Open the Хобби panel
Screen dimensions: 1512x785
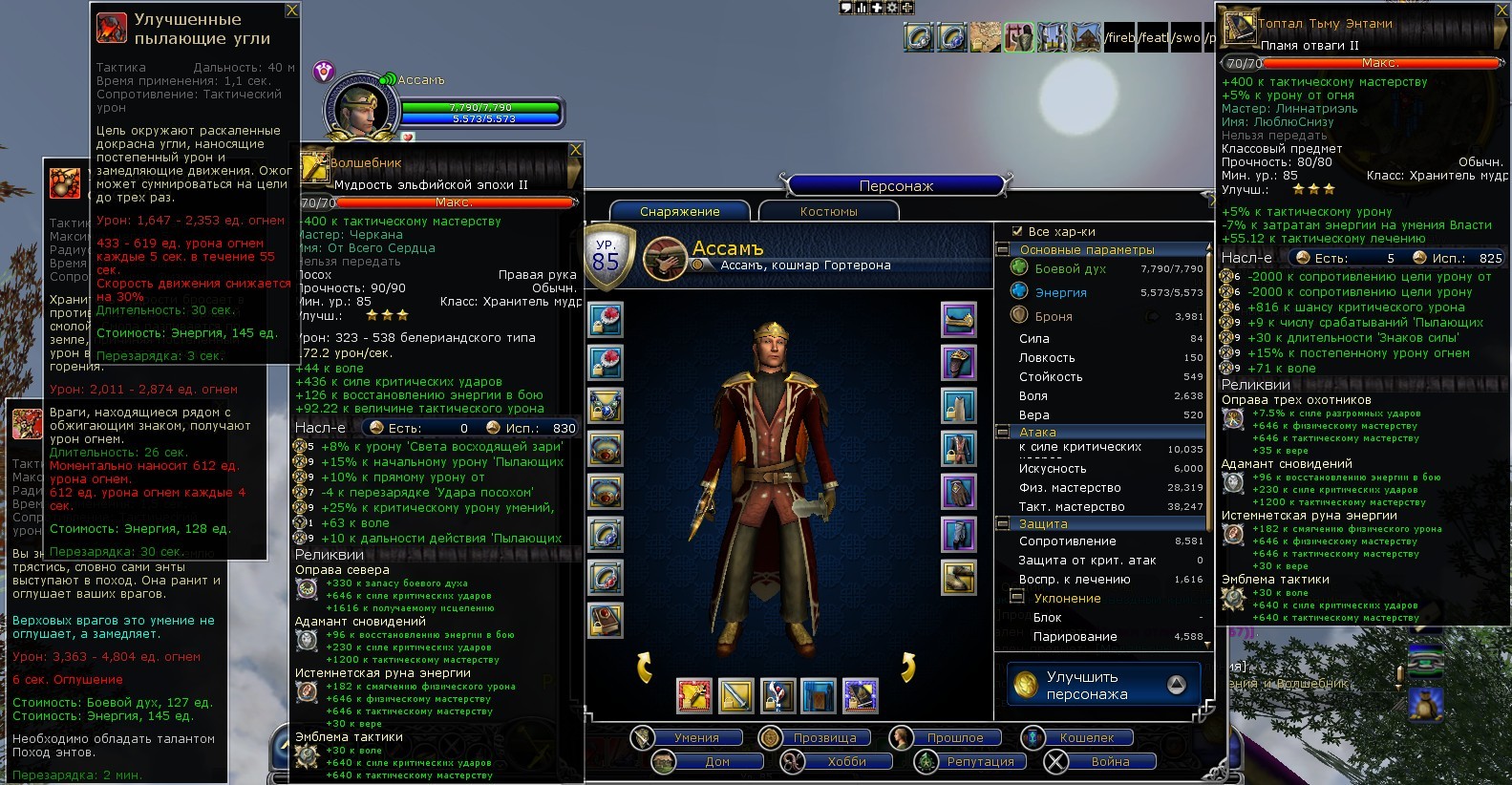tap(846, 761)
